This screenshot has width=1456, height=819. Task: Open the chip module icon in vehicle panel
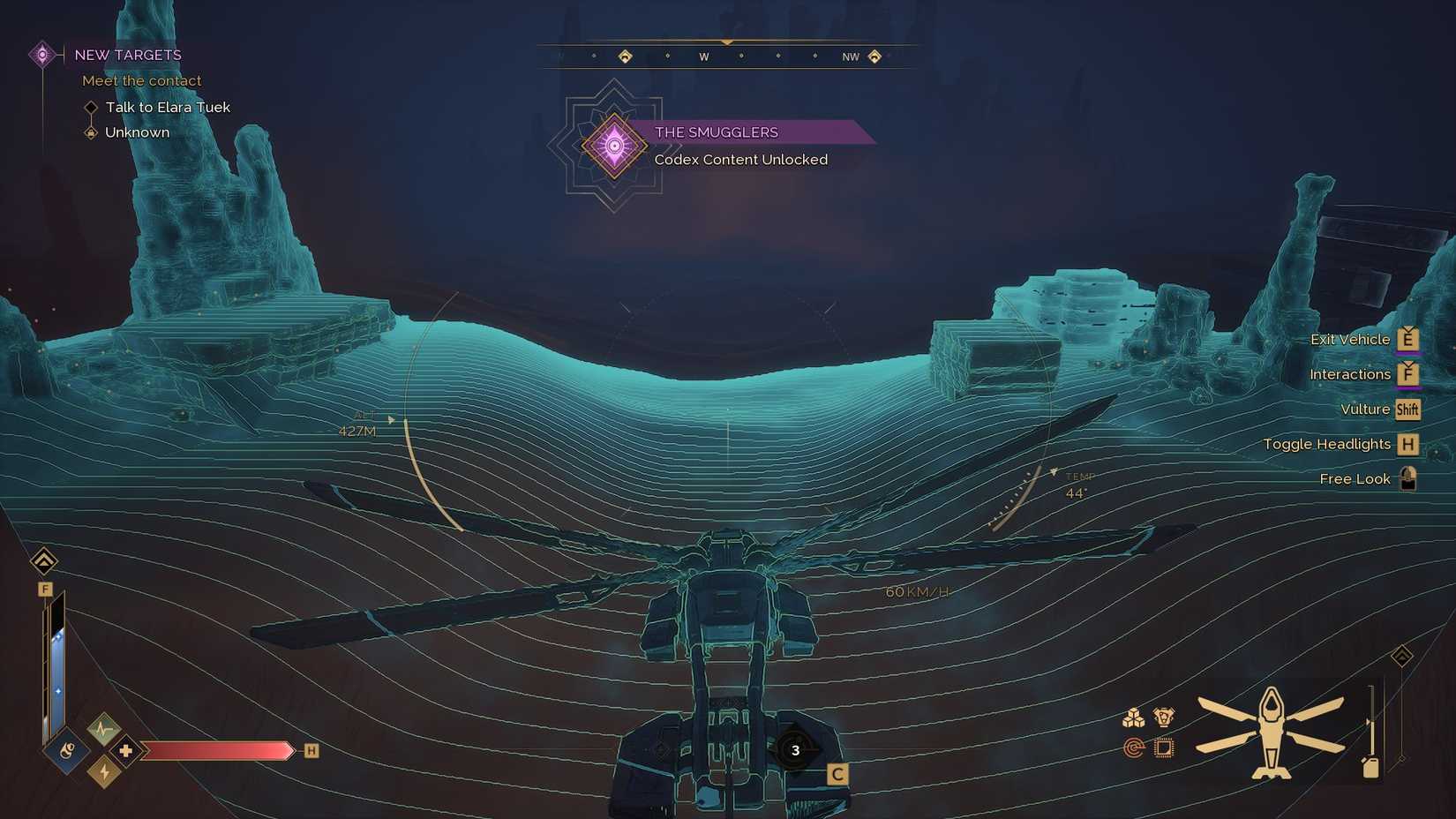[1165, 748]
